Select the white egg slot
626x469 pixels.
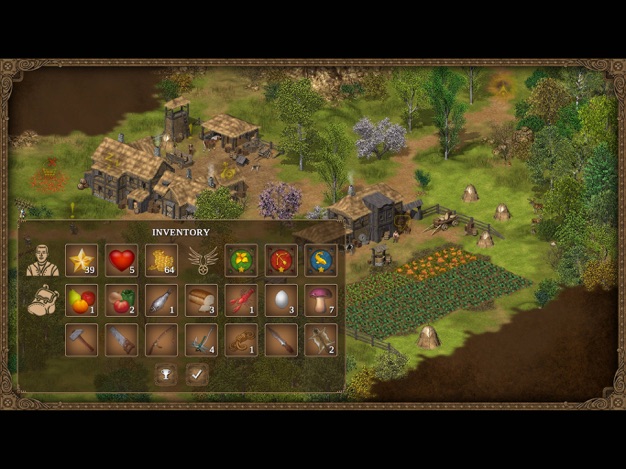coord(281,300)
